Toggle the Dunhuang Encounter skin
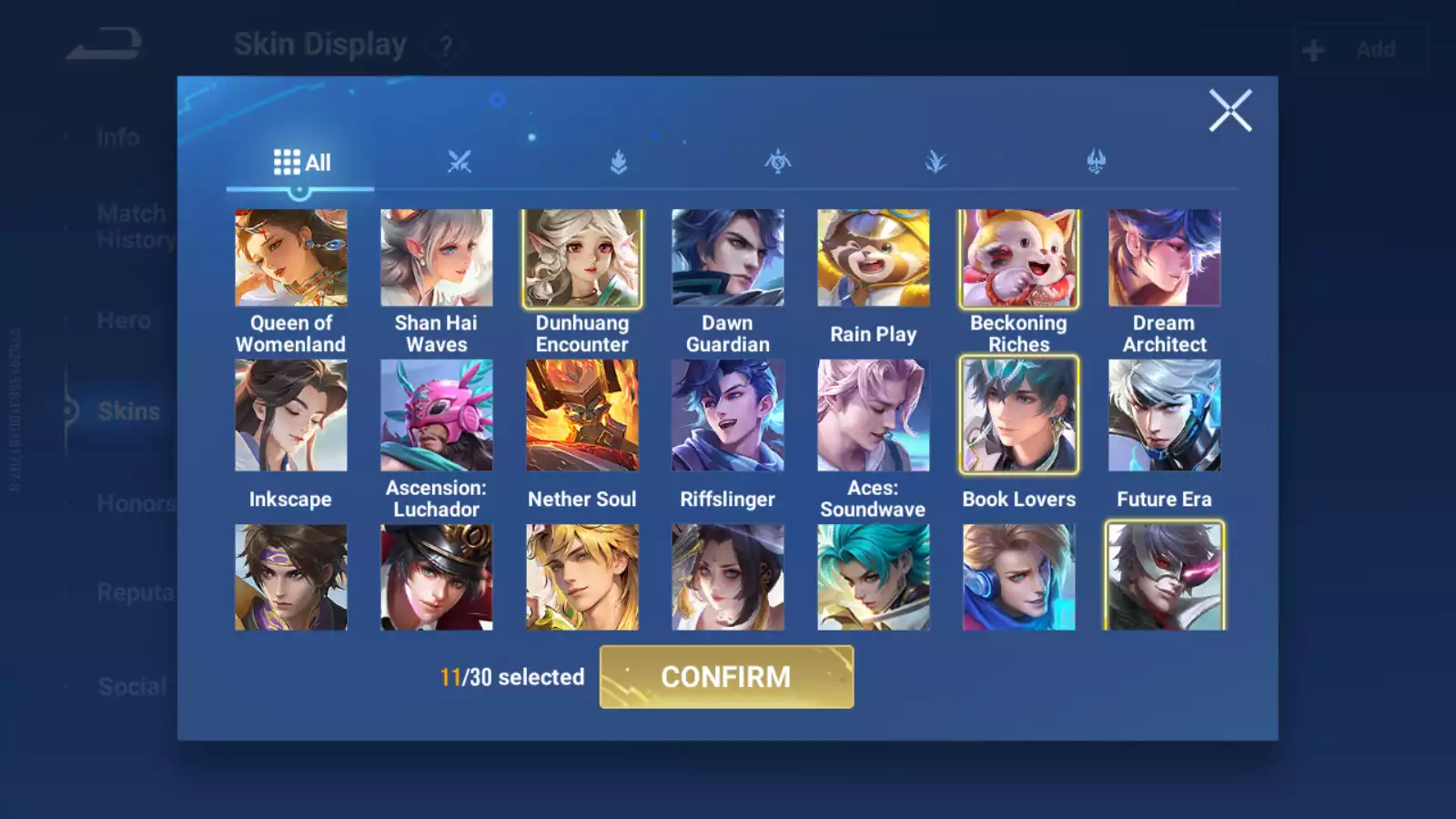The height and width of the screenshot is (819, 1456). pos(582,258)
